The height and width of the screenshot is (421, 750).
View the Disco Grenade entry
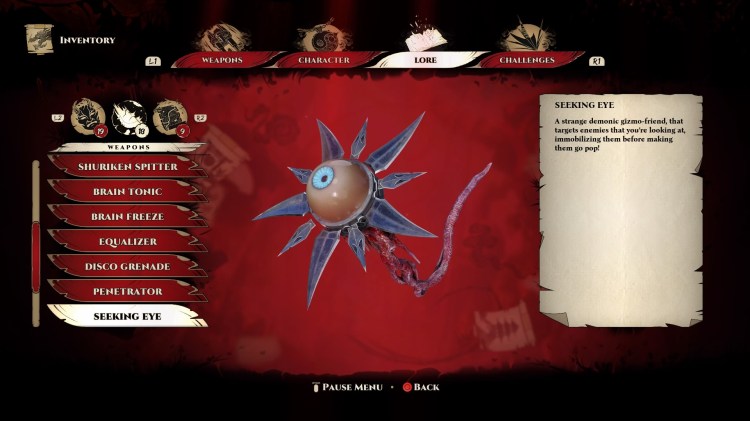click(128, 266)
